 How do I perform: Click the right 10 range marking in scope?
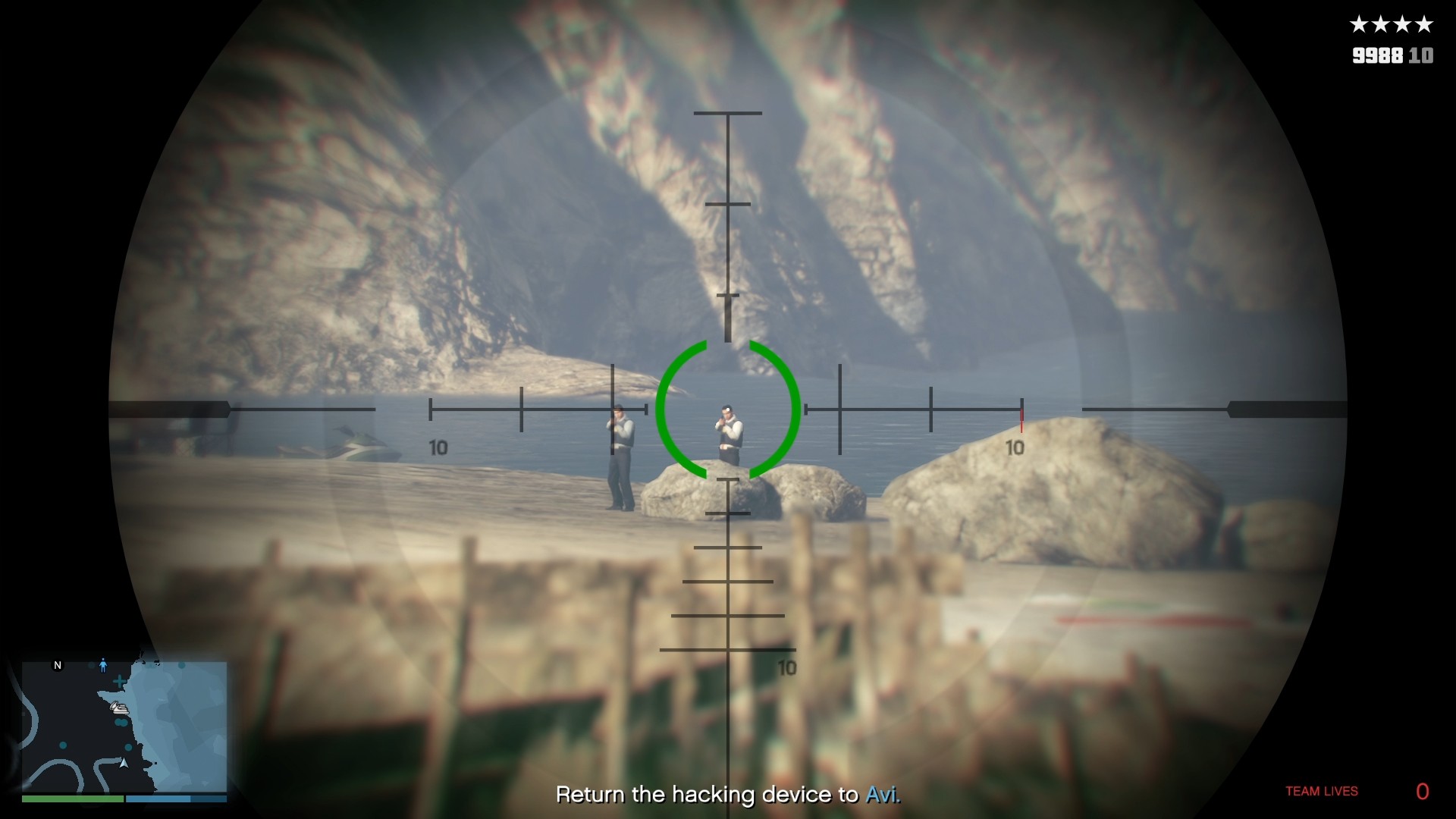pyautogui.click(x=1013, y=447)
